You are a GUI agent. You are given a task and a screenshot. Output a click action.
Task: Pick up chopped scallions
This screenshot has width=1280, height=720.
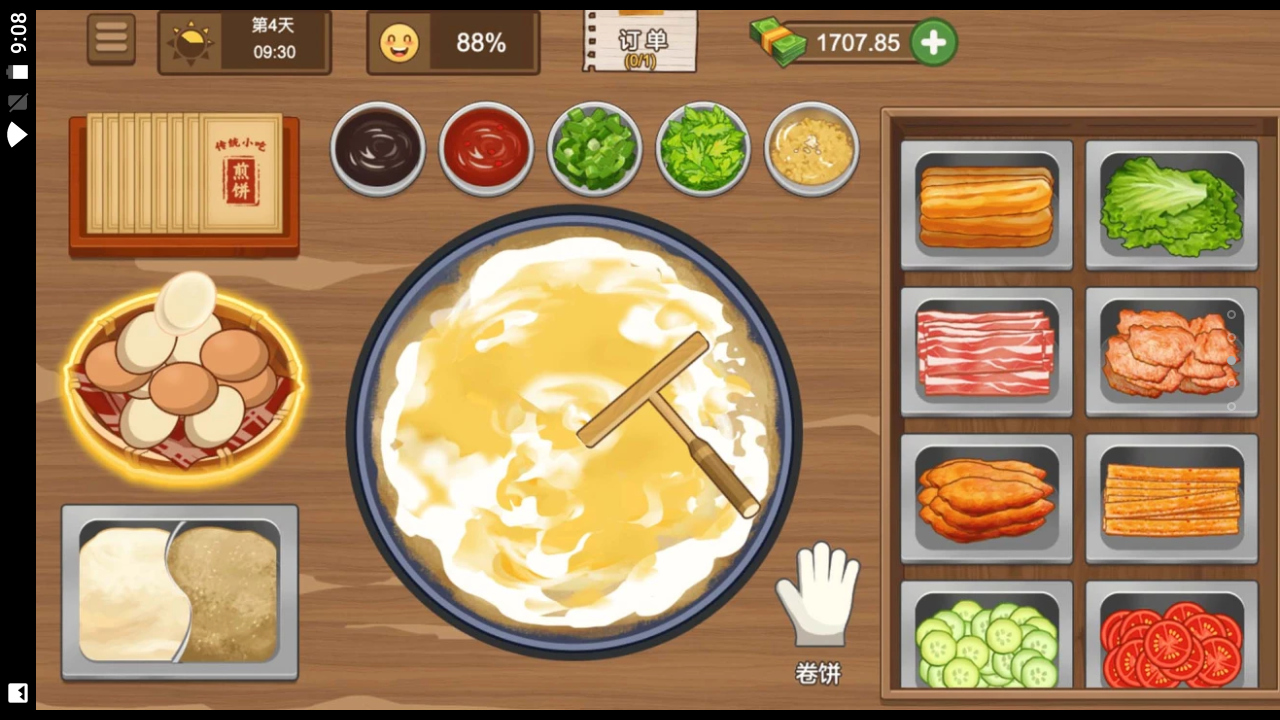[595, 148]
